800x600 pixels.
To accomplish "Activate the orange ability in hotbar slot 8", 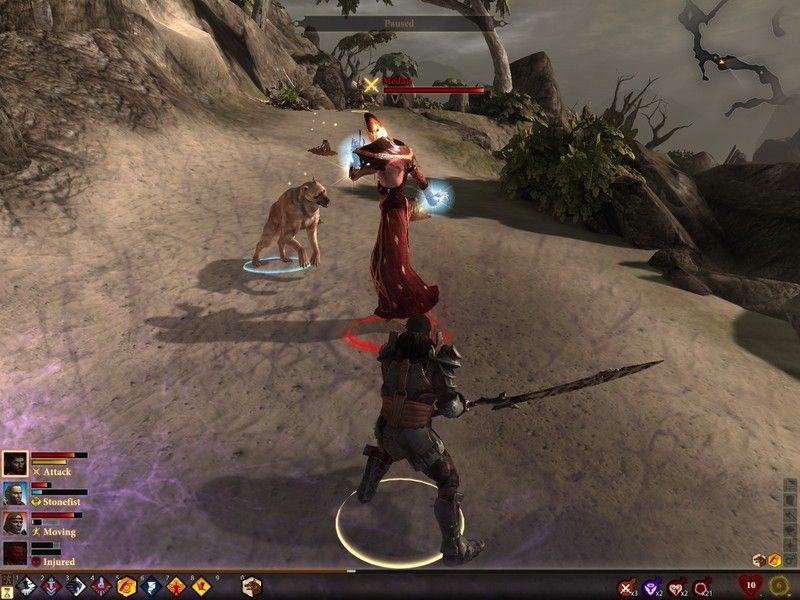I will (x=202, y=586).
